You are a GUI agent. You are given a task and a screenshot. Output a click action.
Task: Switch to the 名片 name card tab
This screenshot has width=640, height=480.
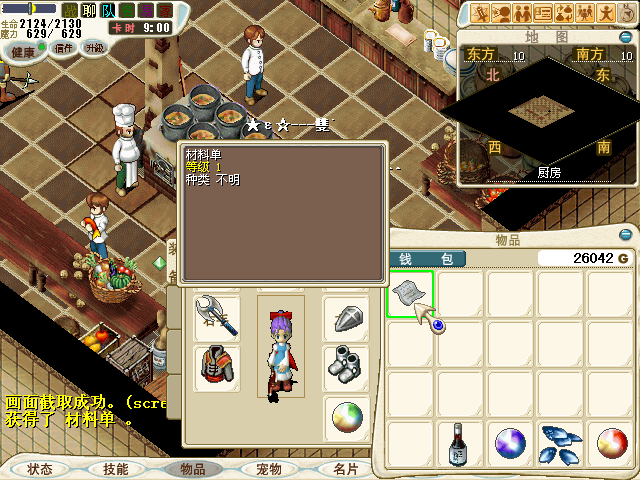[345, 468]
